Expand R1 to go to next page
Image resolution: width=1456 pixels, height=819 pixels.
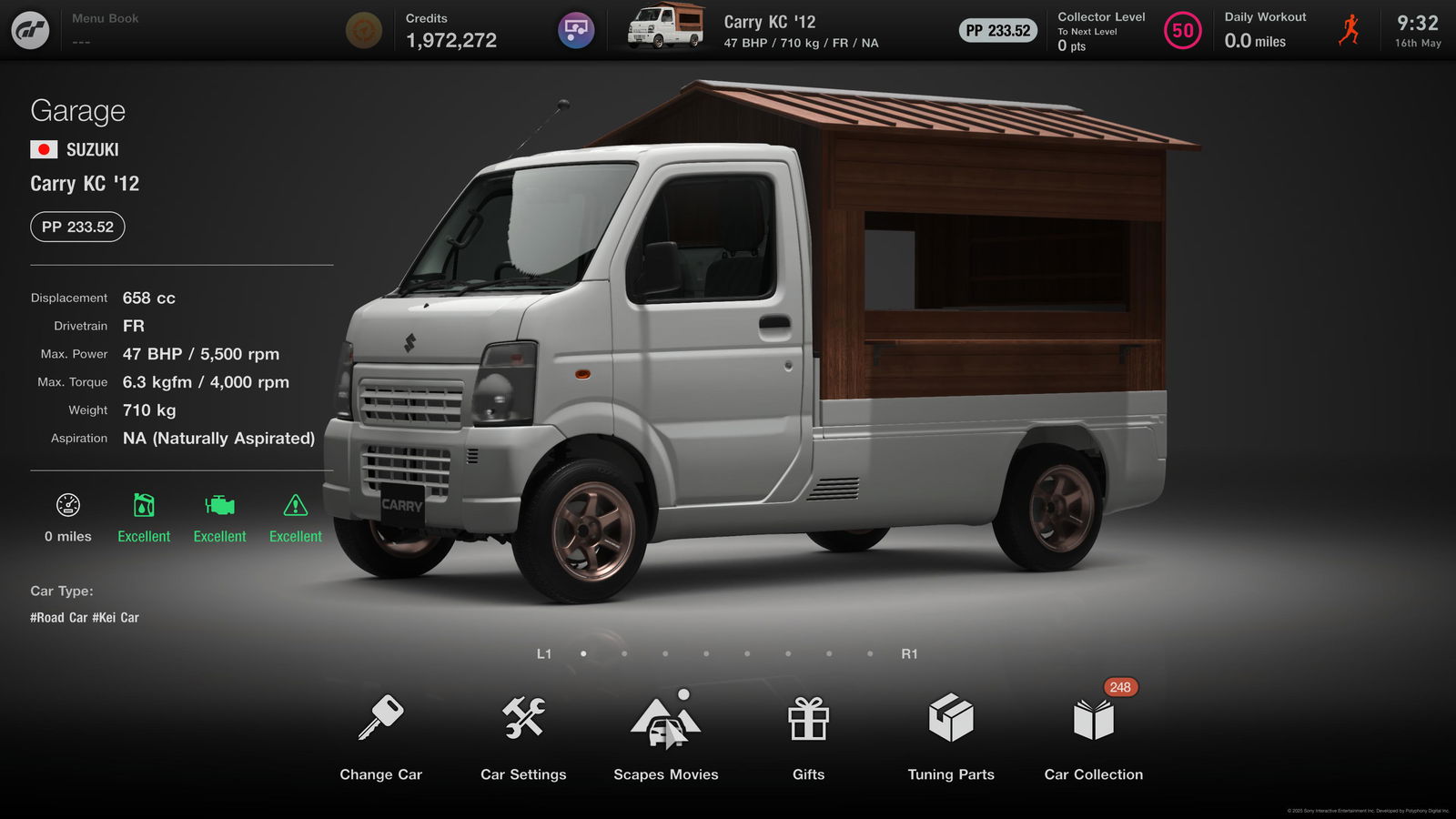pyautogui.click(x=911, y=652)
